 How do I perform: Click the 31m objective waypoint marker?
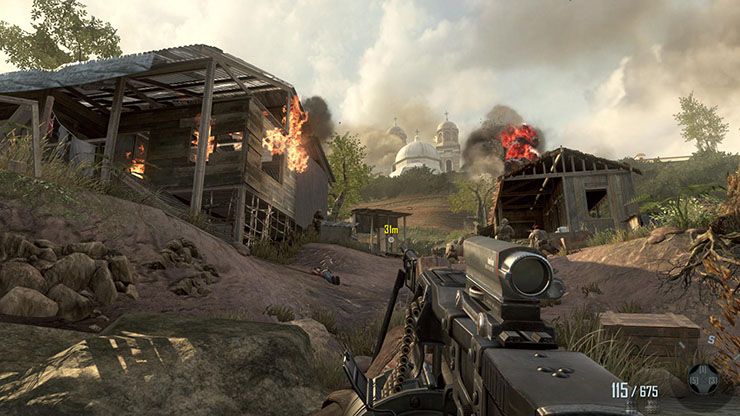(x=391, y=229)
